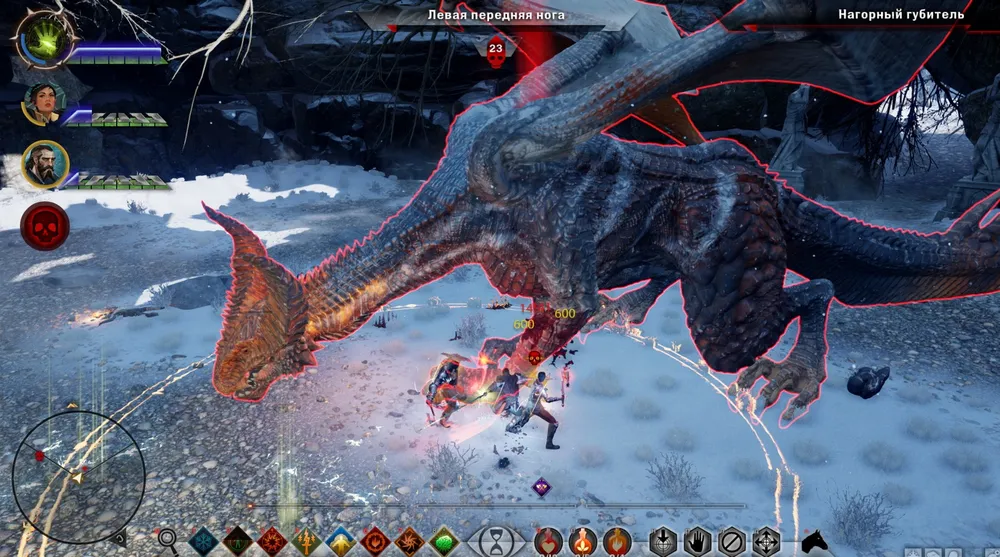Activate the magnifying glass search icon
The height and width of the screenshot is (557, 1000).
click(168, 541)
